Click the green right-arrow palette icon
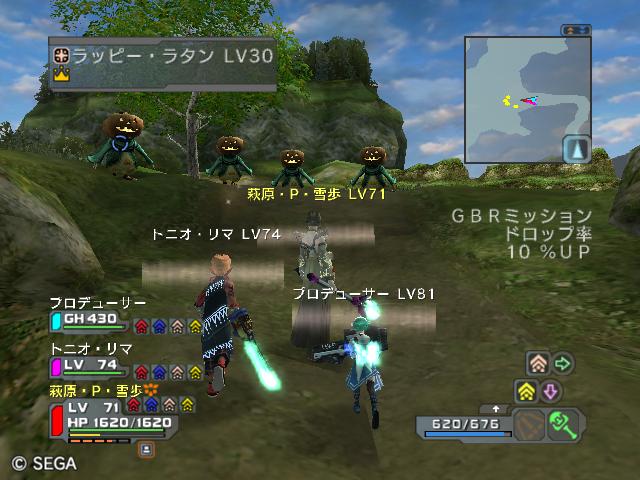The image size is (640, 480). tap(563, 364)
